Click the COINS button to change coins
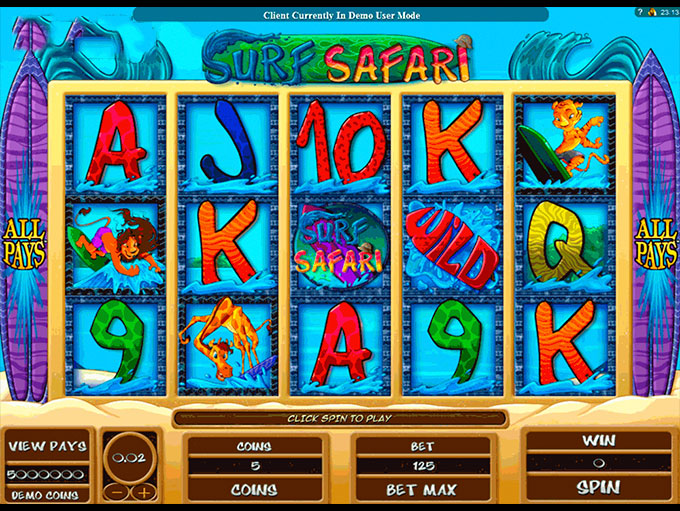680x511 pixels. click(254, 490)
